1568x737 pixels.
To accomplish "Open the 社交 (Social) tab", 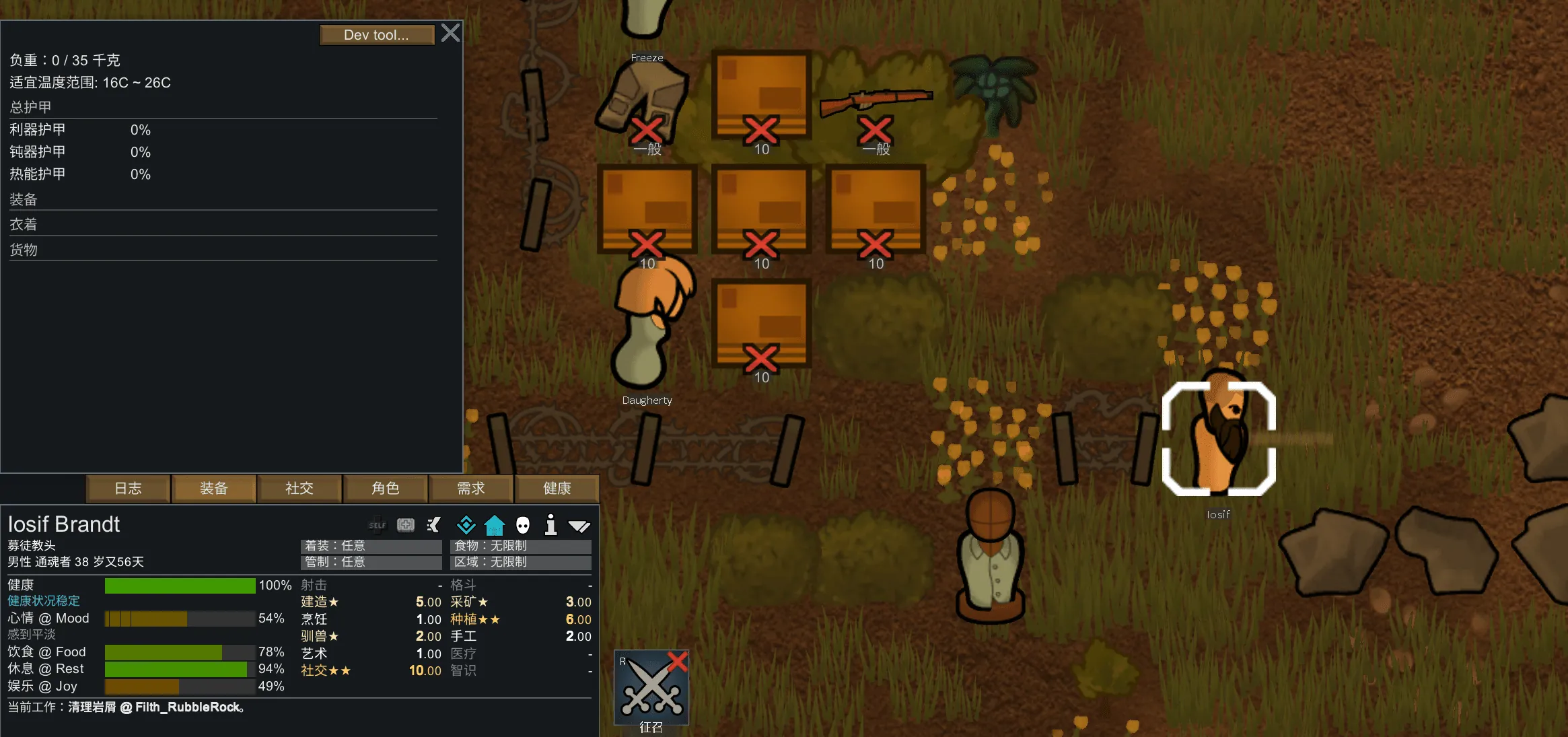I will (x=299, y=489).
